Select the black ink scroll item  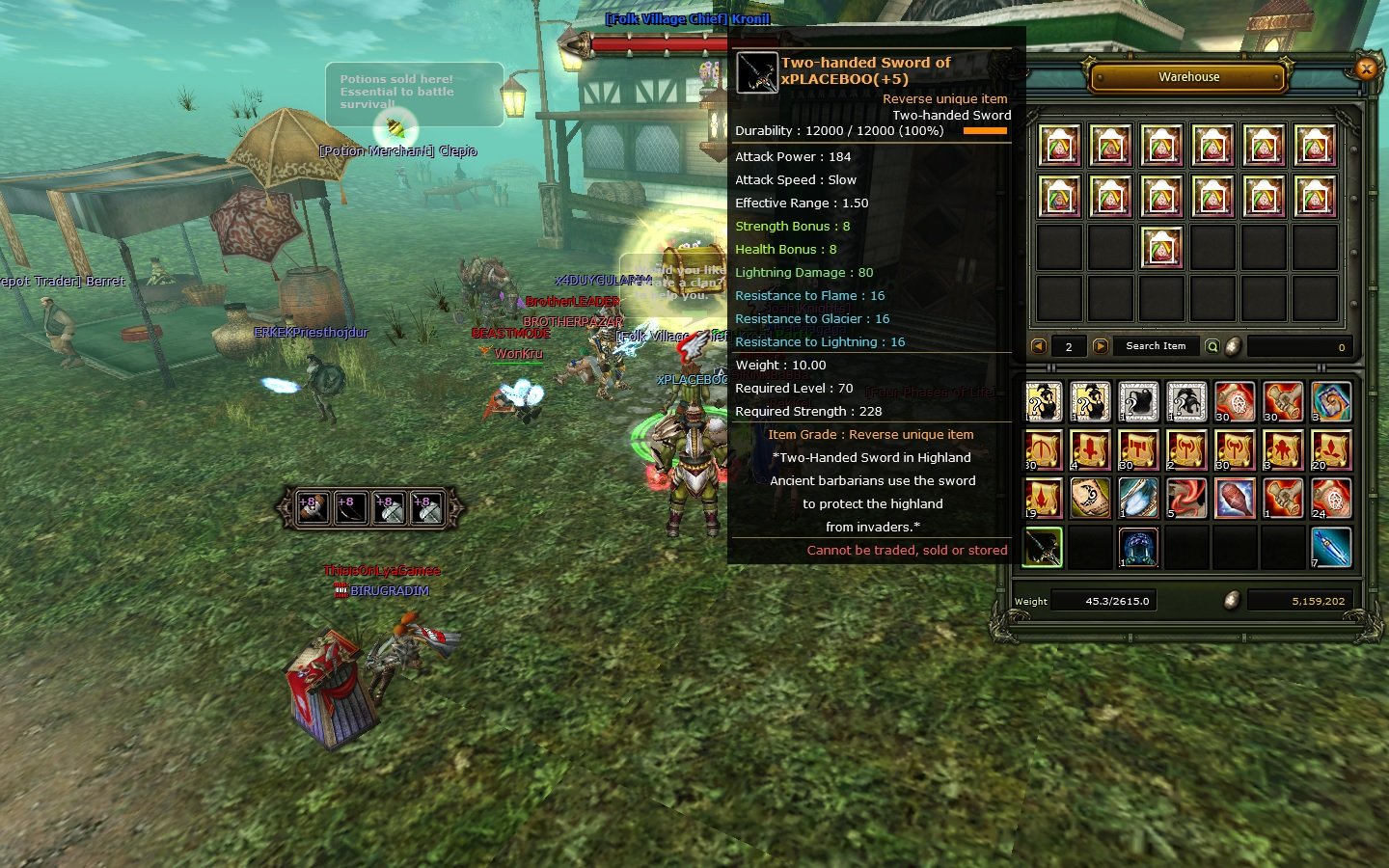point(1089,497)
